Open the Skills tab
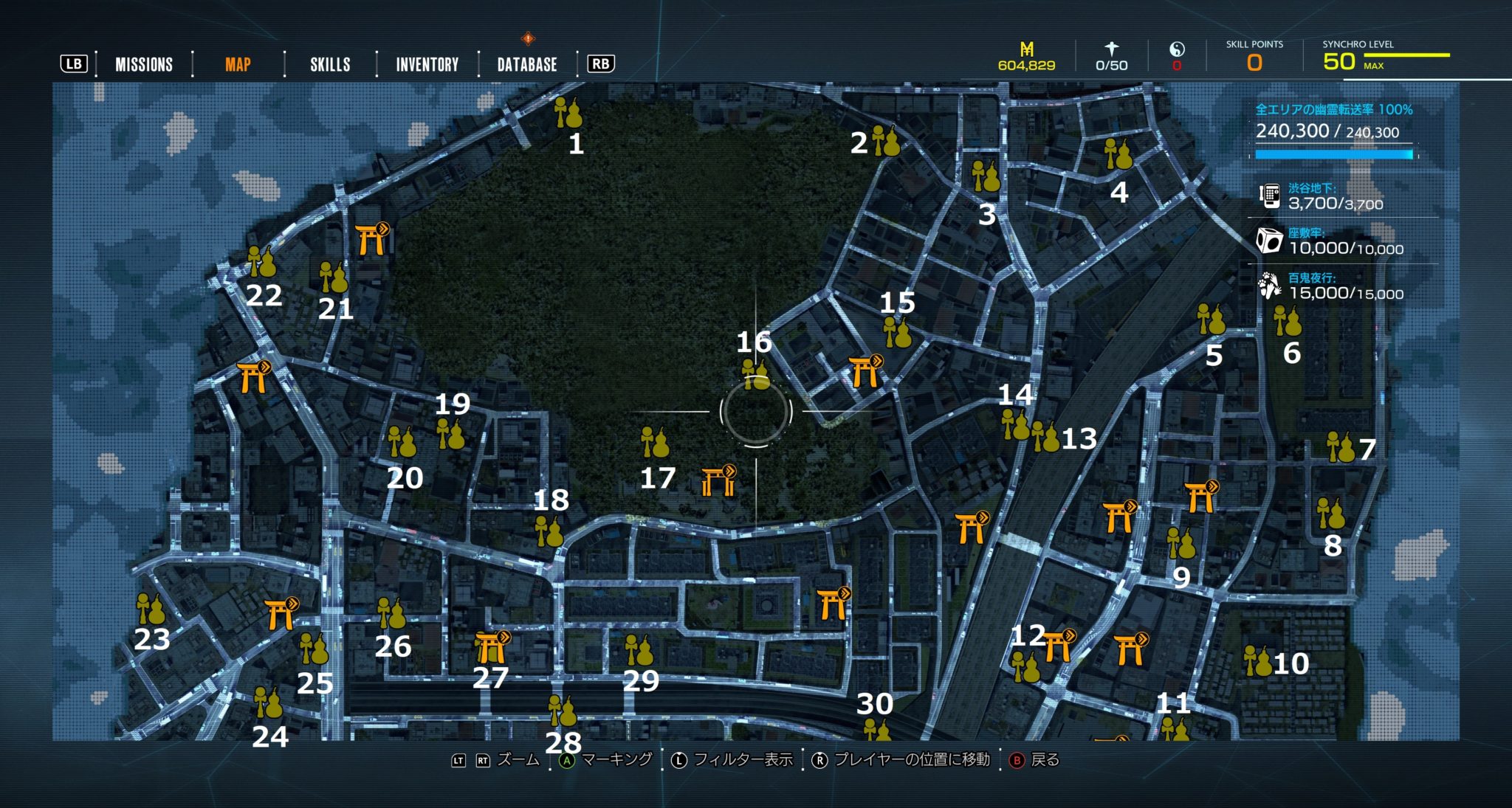This screenshot has width=1512, height=808. coord(330,65)
